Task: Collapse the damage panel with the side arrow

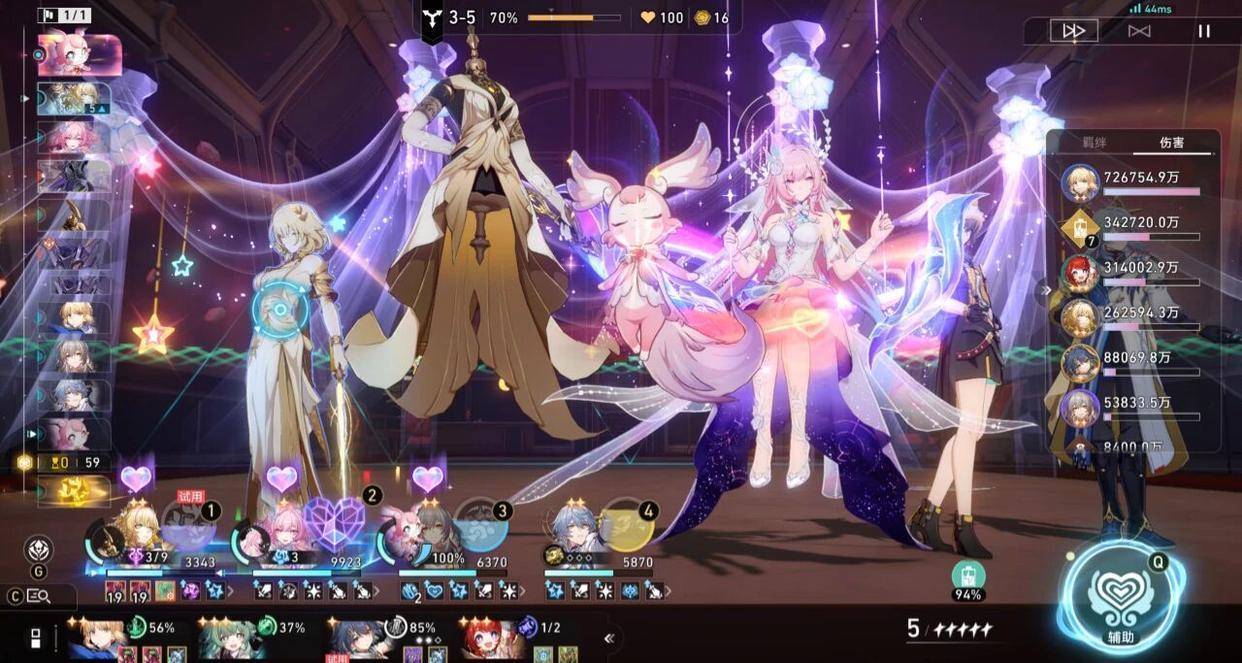Action: (1047, 291)
